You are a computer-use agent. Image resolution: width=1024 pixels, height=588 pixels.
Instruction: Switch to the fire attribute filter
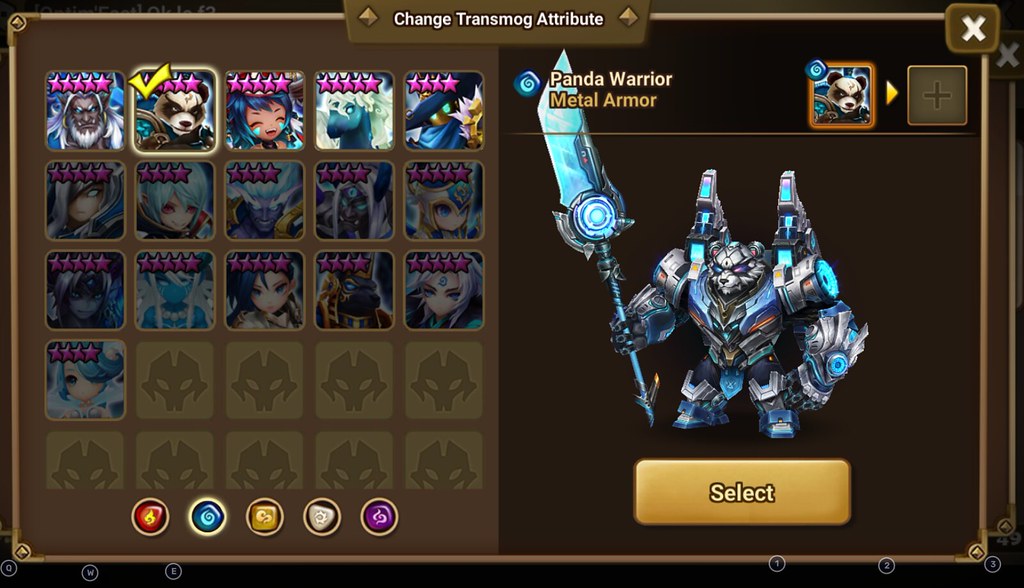tap(151, 517)
